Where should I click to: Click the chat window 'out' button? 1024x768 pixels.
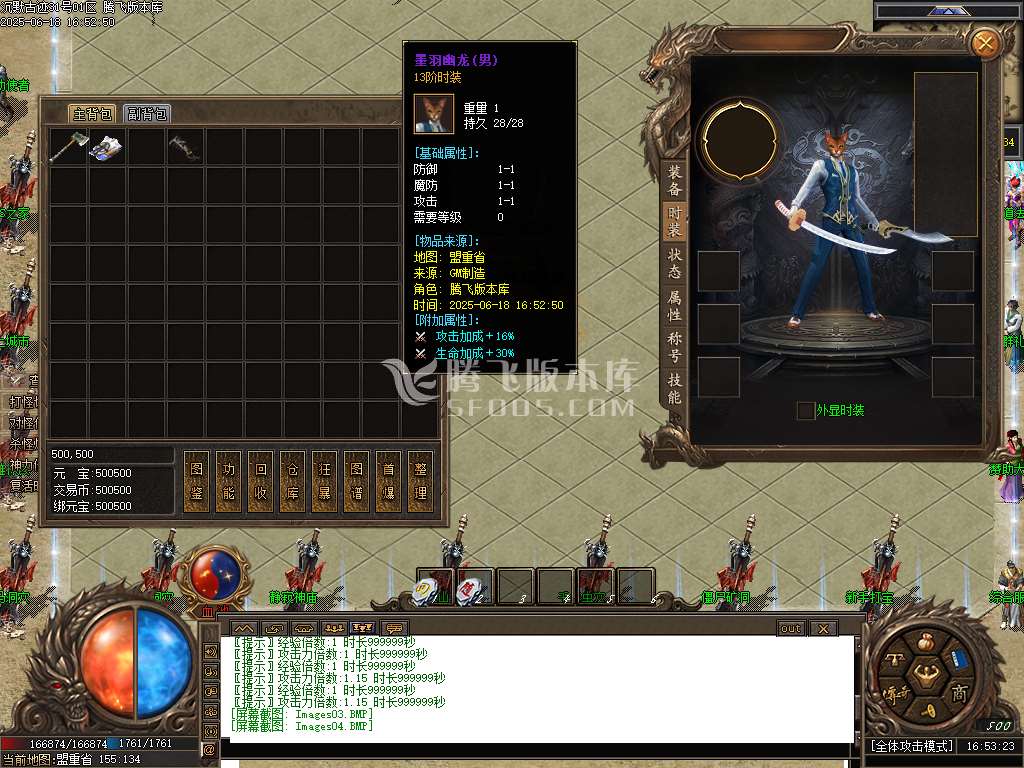pos(790,628)
